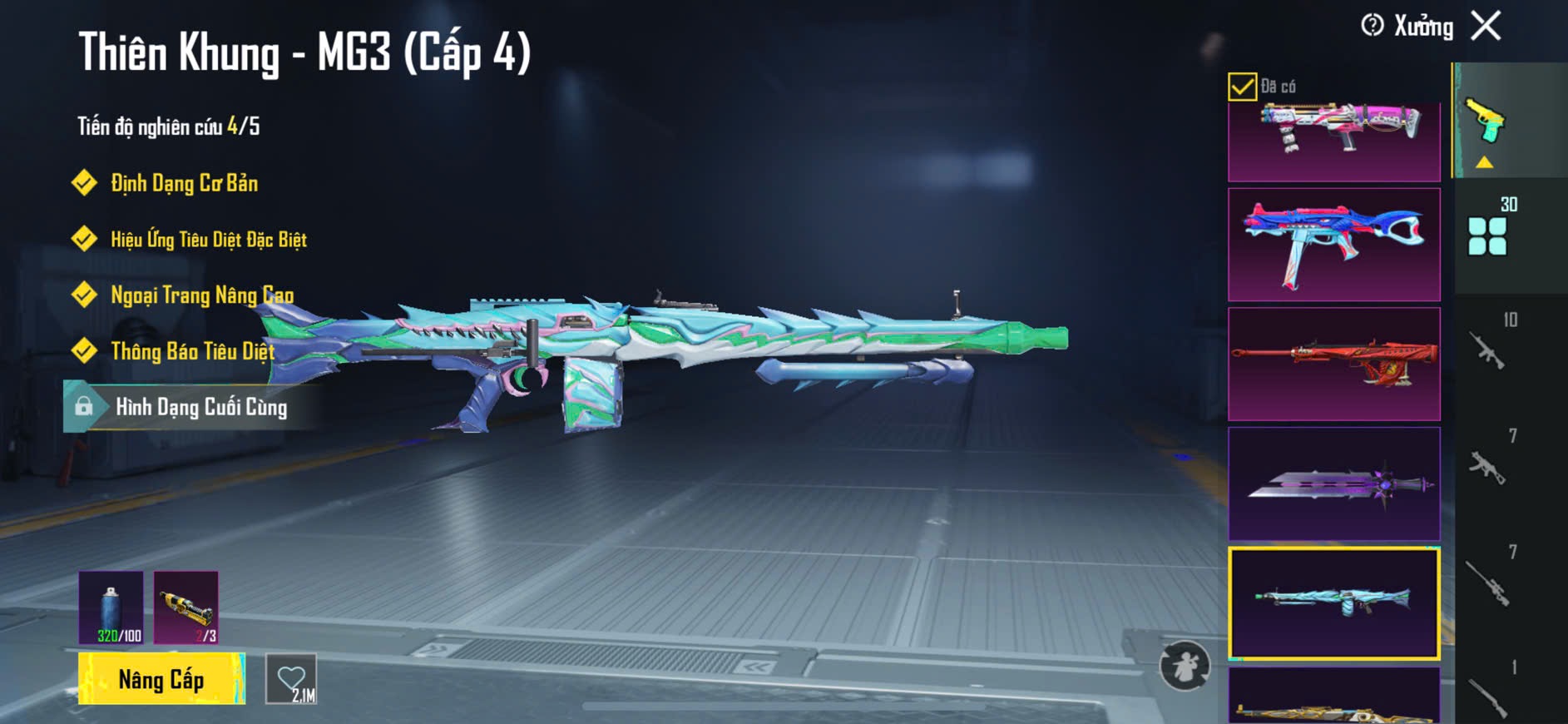Screen dimensions: 1568x724
Task: Select the blue and red submachine gun skin
Action: click(1333, 245)
